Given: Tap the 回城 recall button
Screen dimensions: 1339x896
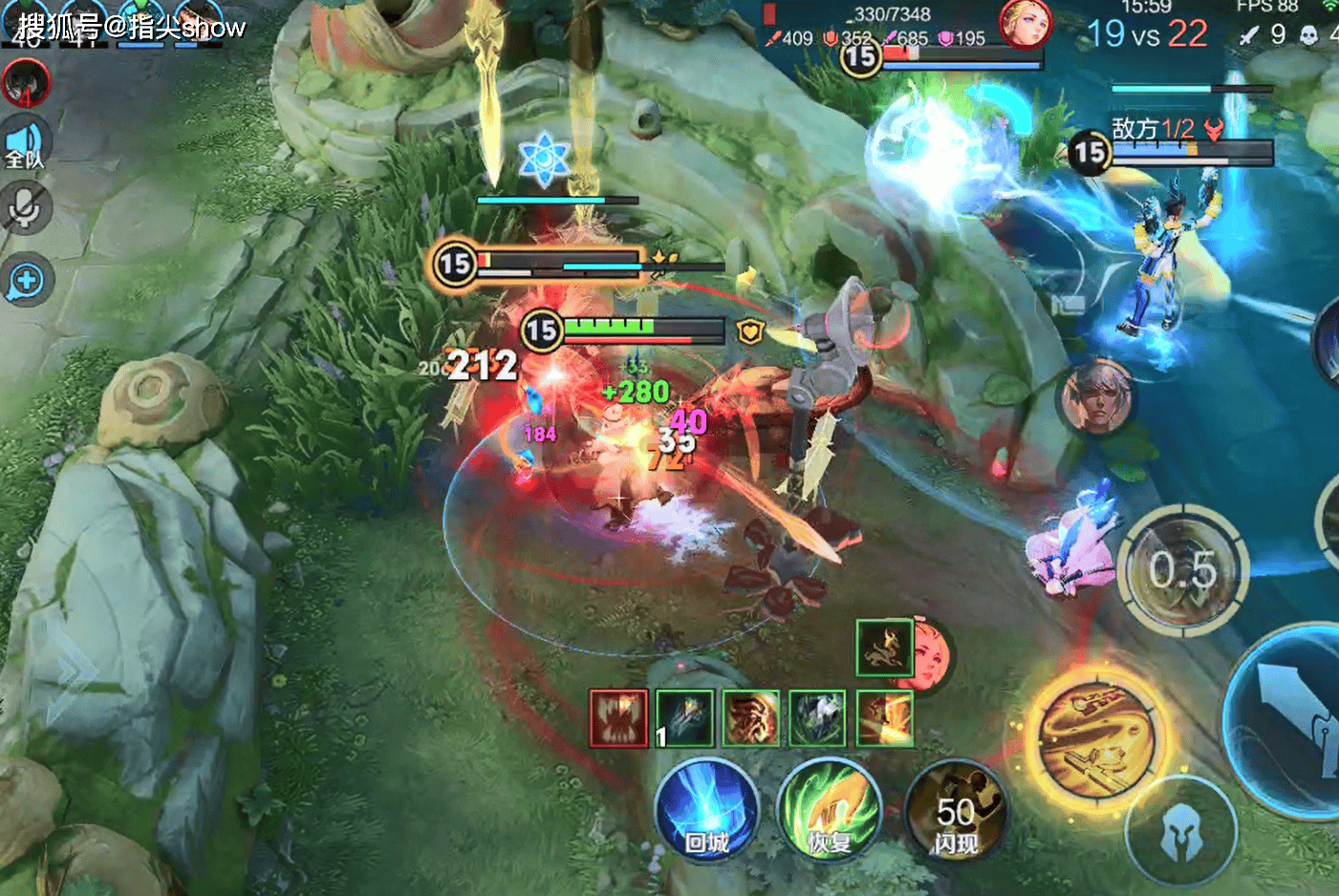Looking at the screenshot, I should pos(706,809).
